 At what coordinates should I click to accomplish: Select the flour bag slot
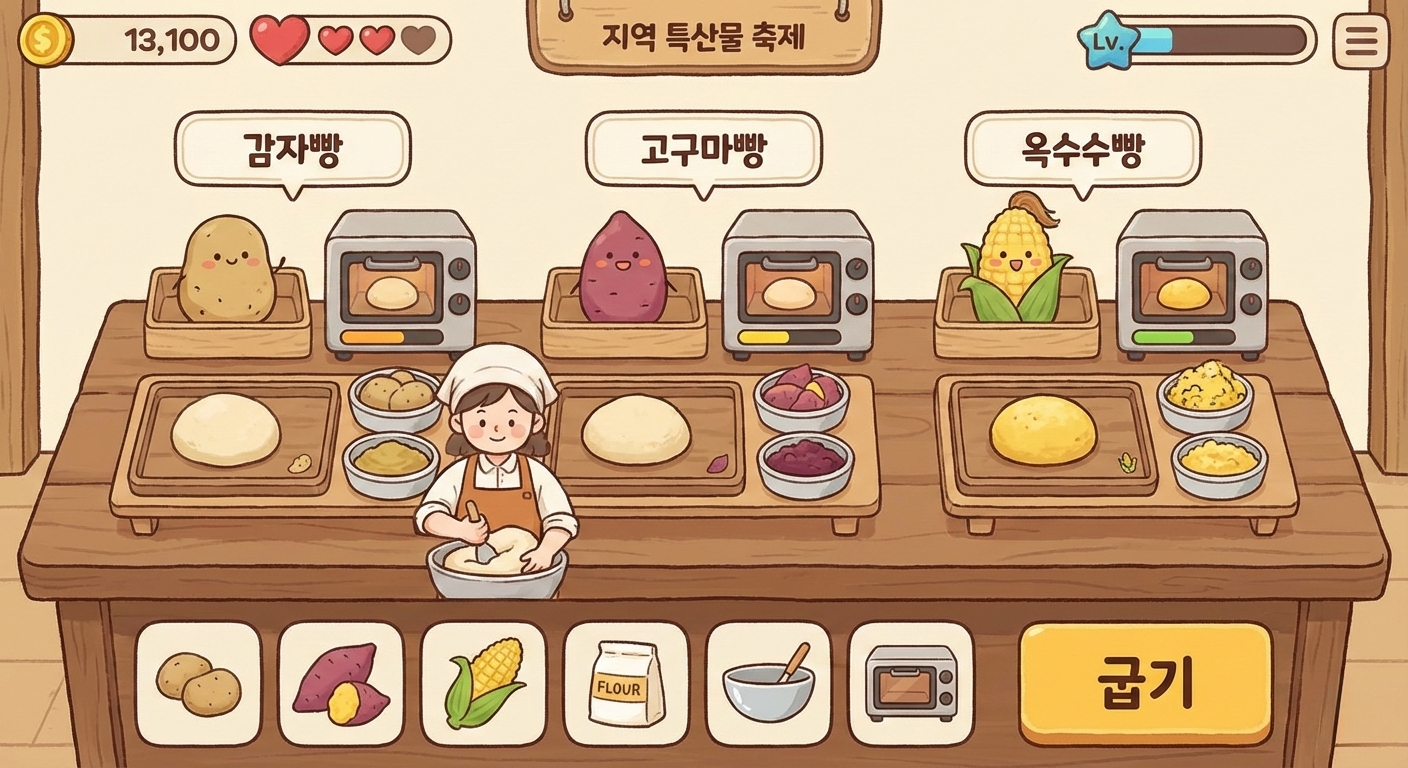(627, 683)
